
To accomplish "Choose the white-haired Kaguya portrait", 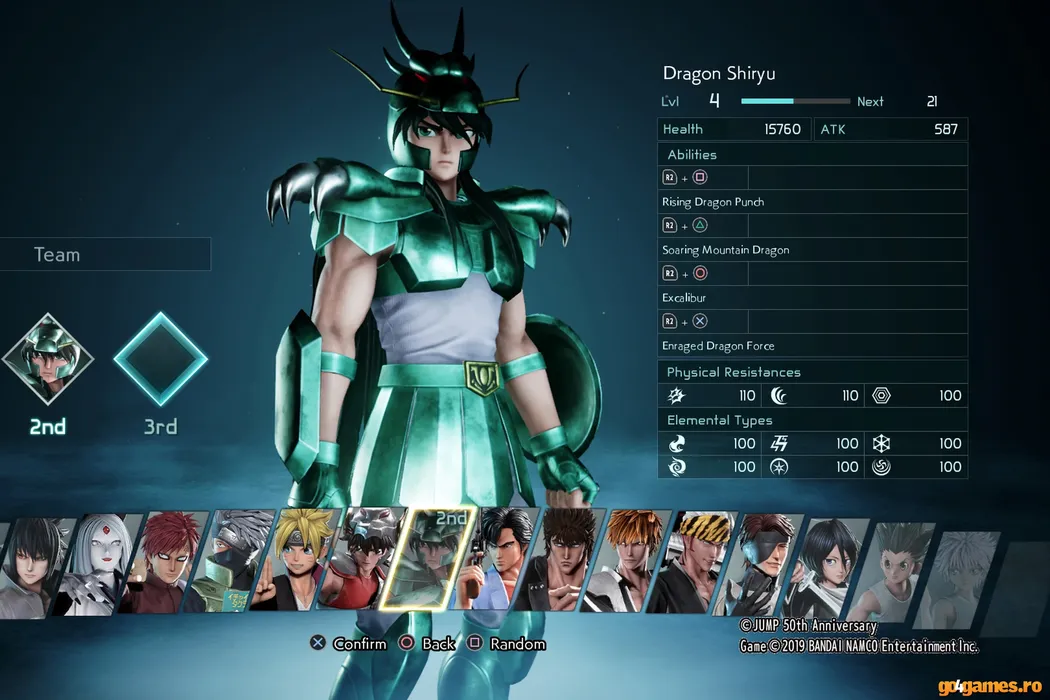I will [98, 565].
